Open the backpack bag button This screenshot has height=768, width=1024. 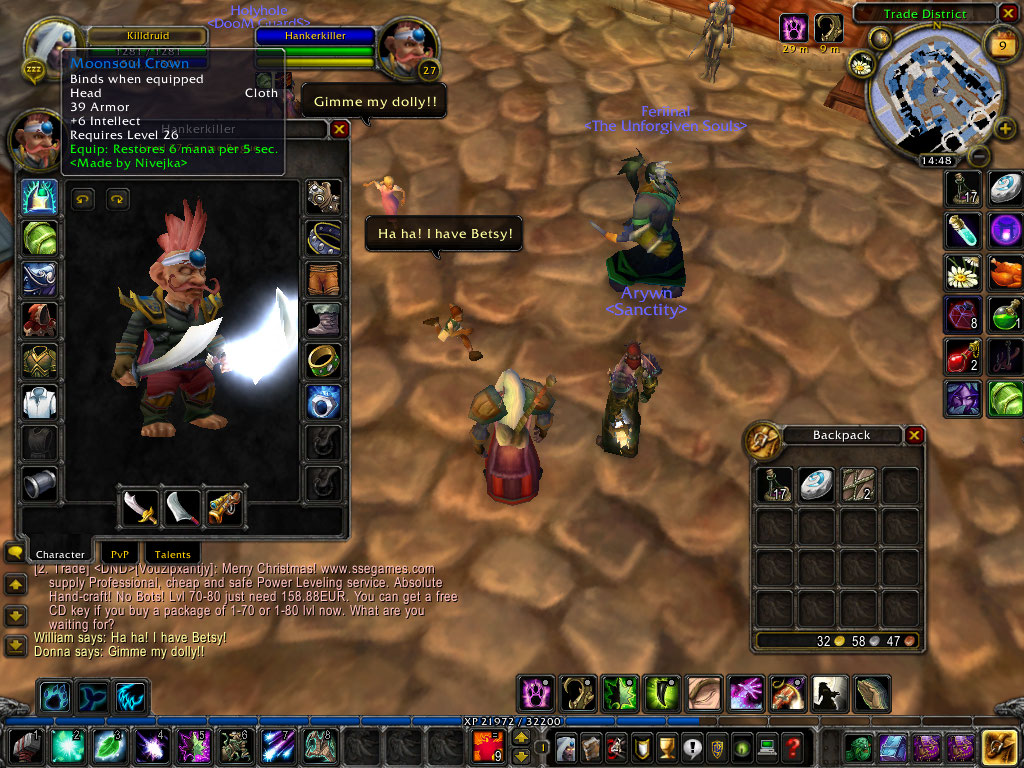click(x=998, y=746)
